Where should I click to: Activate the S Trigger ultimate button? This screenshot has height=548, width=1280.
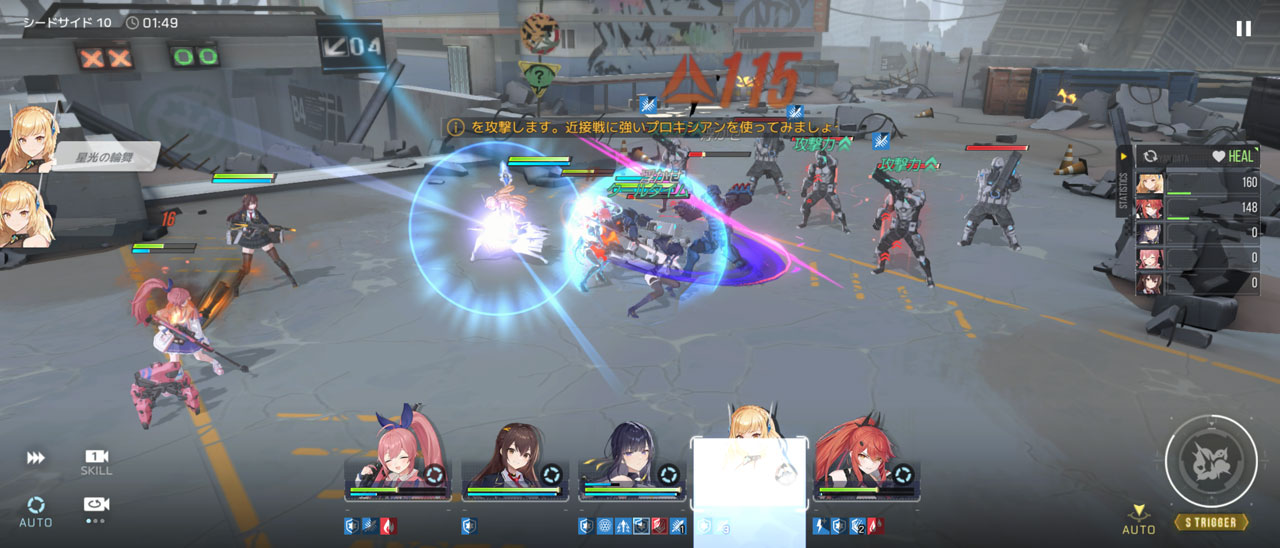(x=1211, y=463)
